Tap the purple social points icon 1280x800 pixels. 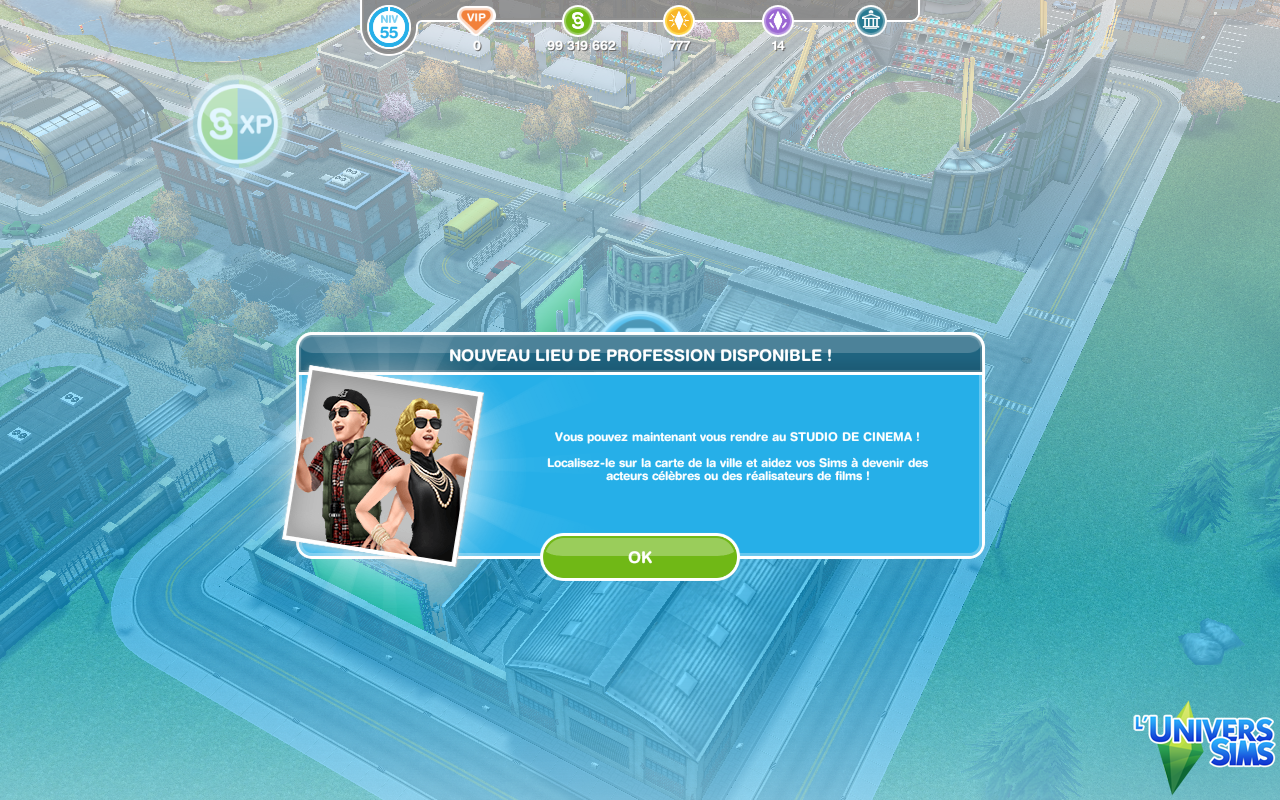tap(778, 21)
